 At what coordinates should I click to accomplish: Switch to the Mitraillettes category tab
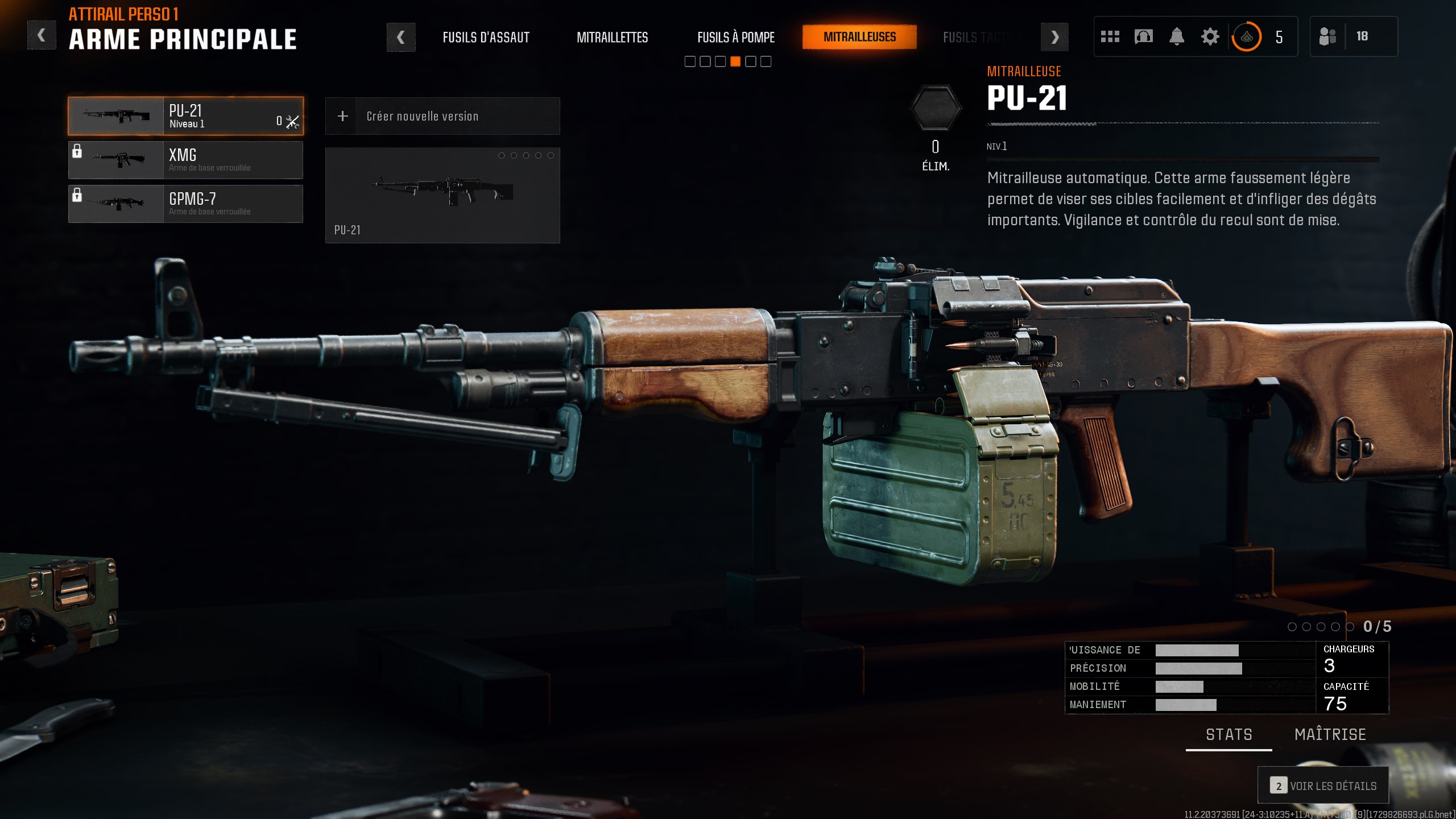pos(613,38)
